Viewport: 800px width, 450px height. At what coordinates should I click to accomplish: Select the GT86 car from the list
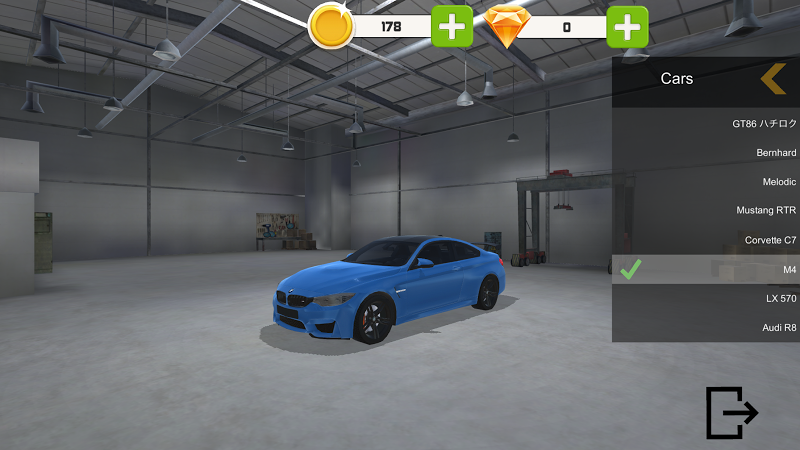coord(705,124)
